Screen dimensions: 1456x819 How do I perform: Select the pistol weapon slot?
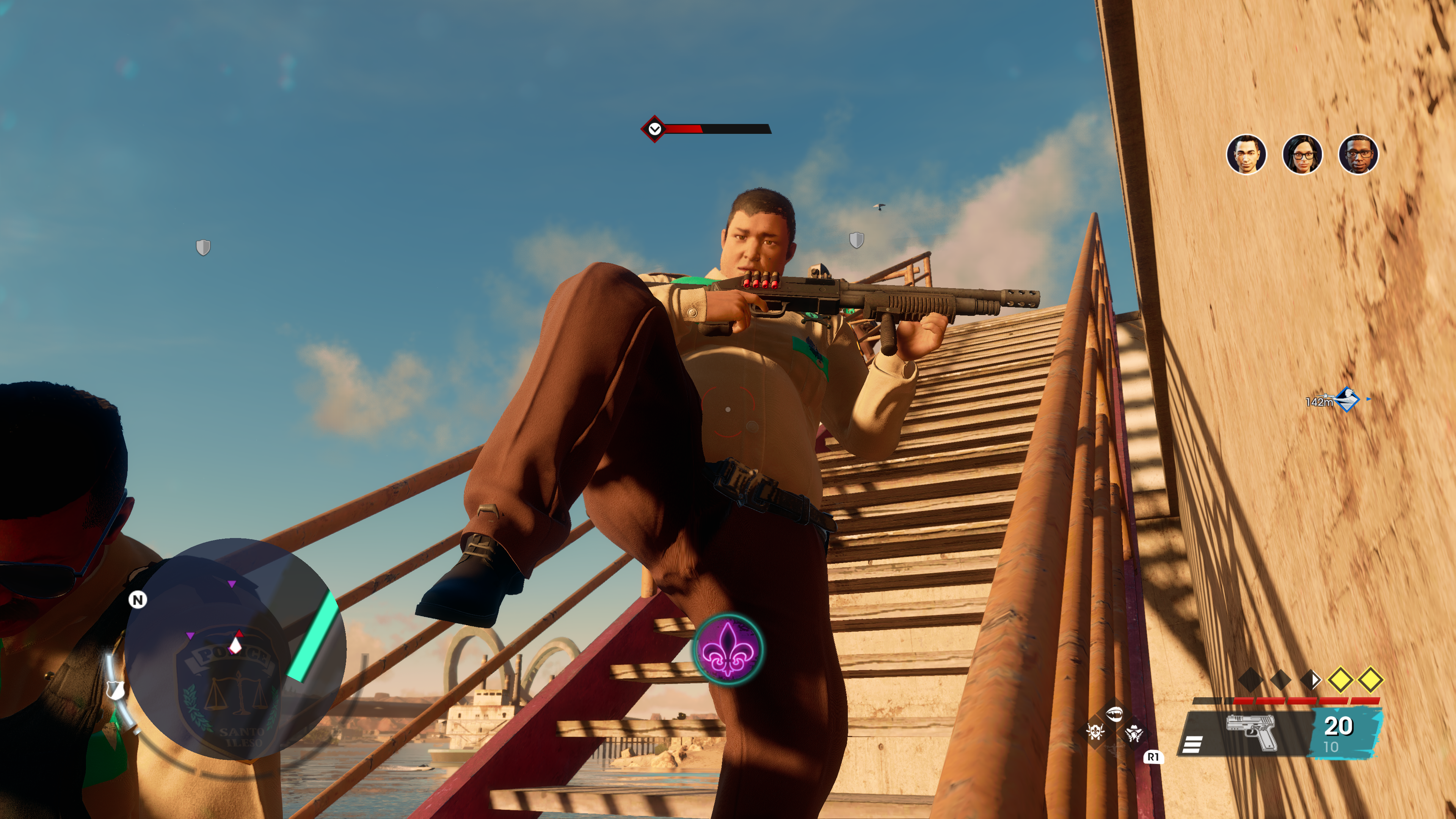(x=1251, y=733)
